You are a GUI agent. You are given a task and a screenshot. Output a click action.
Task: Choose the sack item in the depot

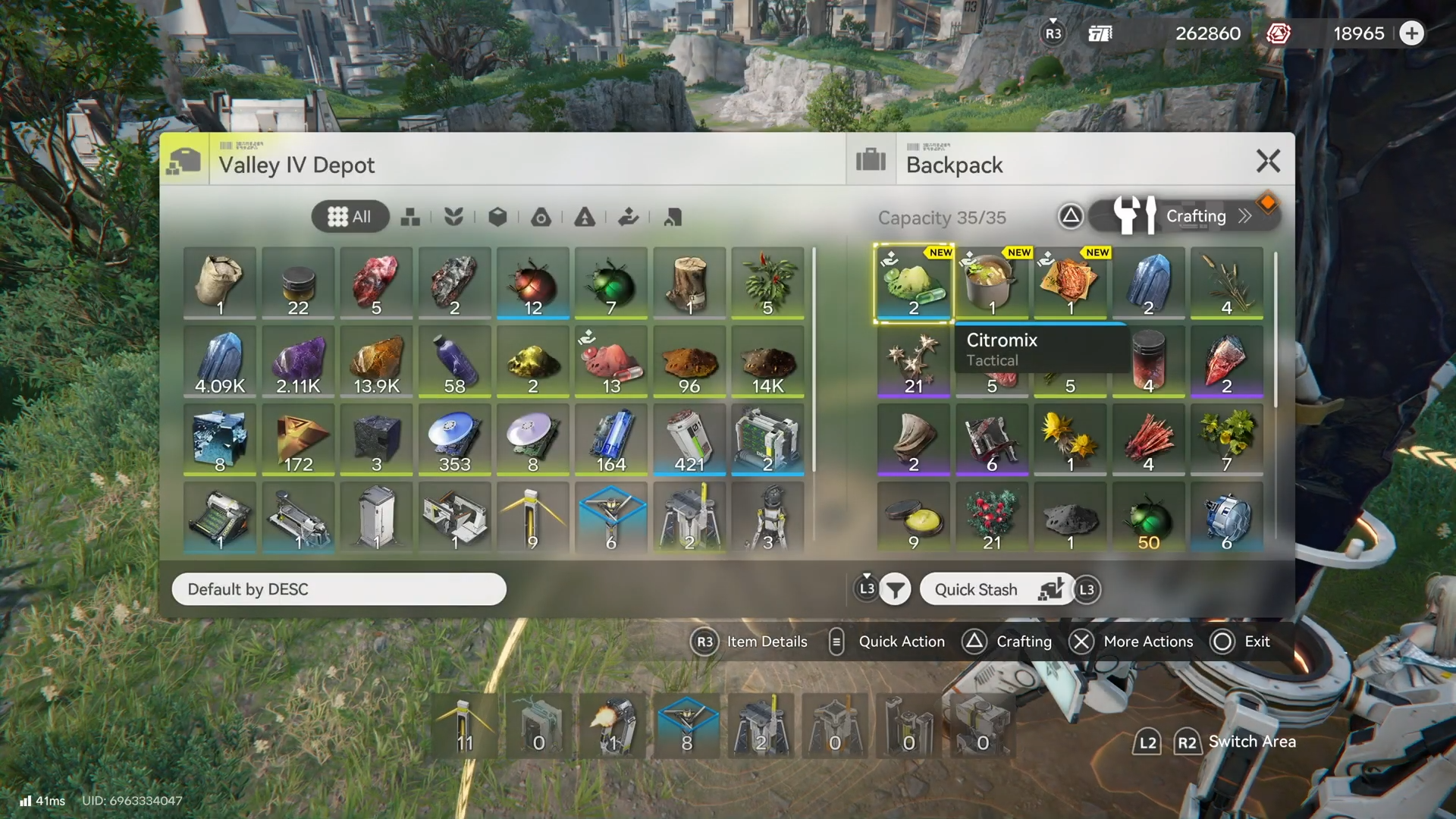(220, 284)
